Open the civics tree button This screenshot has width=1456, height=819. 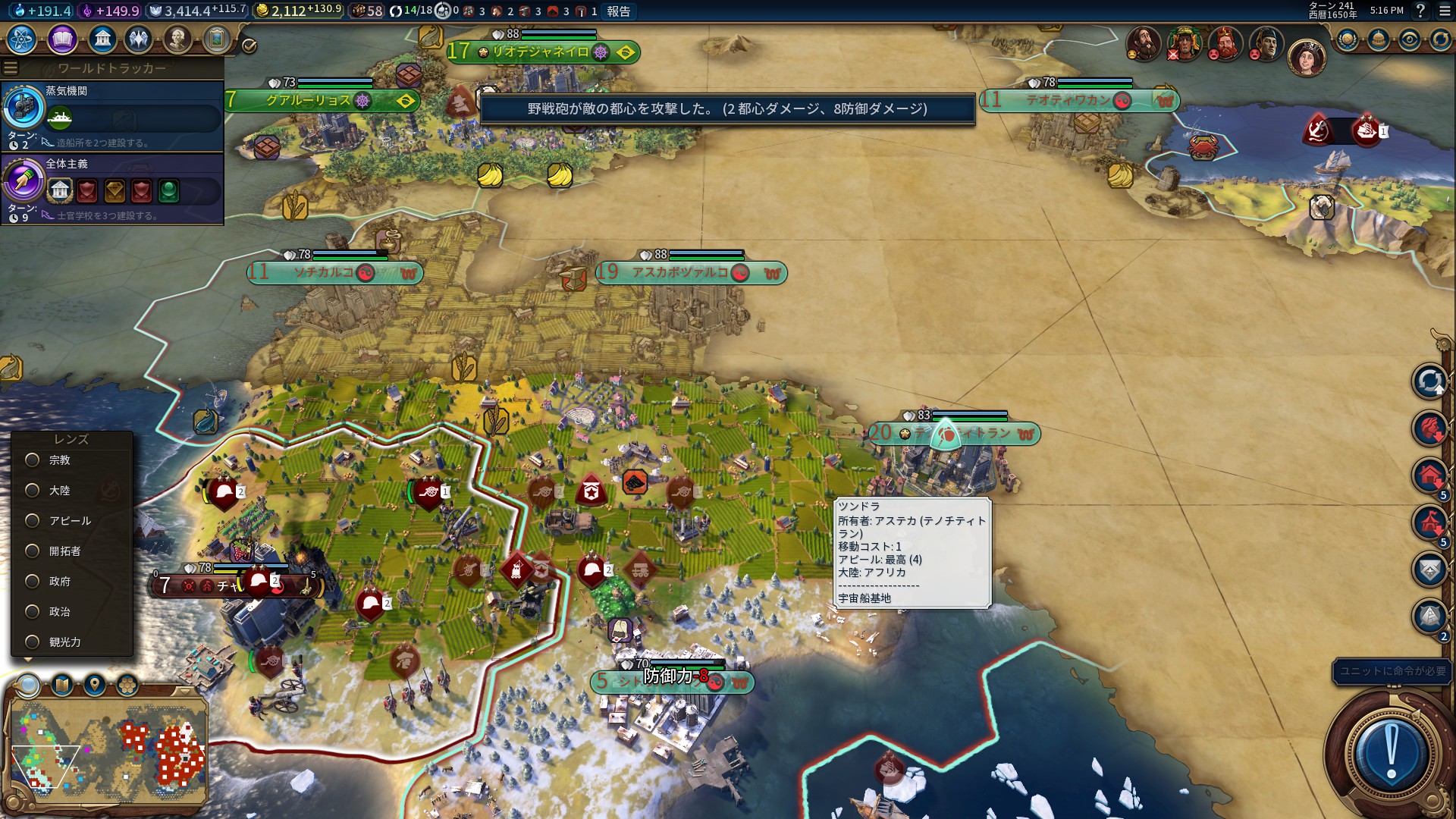point(62,39)
